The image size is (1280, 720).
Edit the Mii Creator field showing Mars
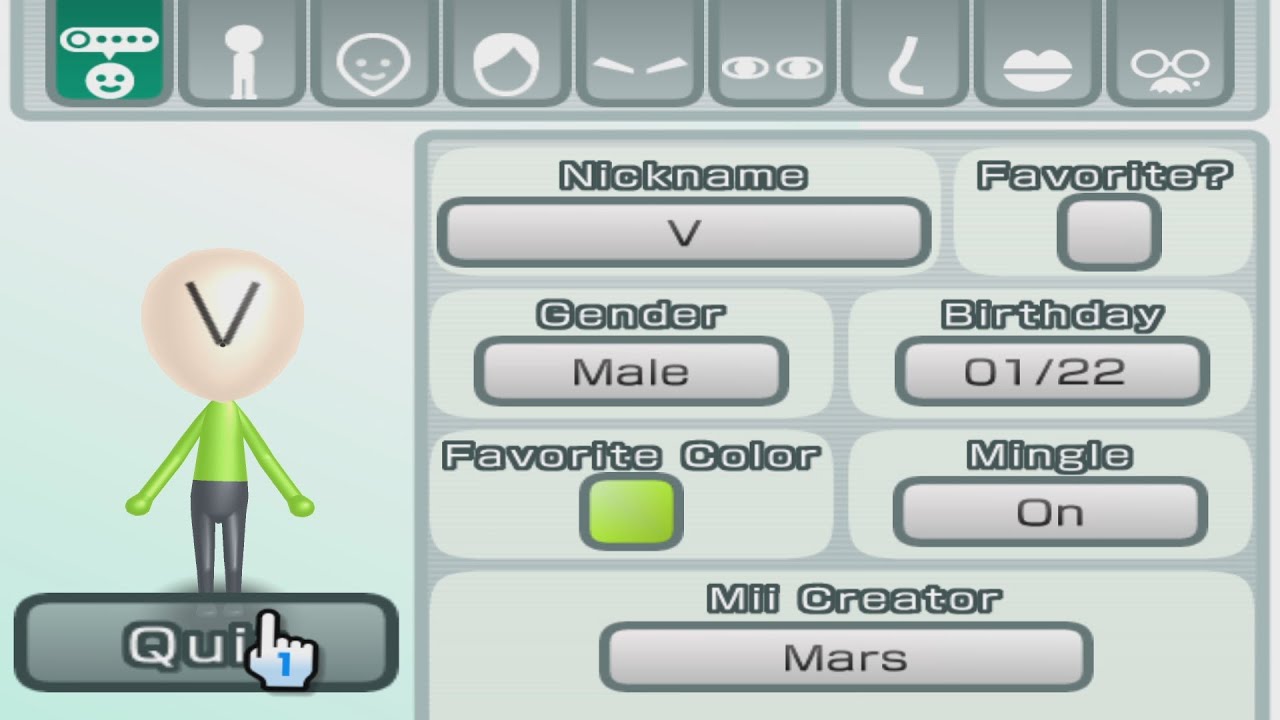pyautogui.click(x=848, y=657)
